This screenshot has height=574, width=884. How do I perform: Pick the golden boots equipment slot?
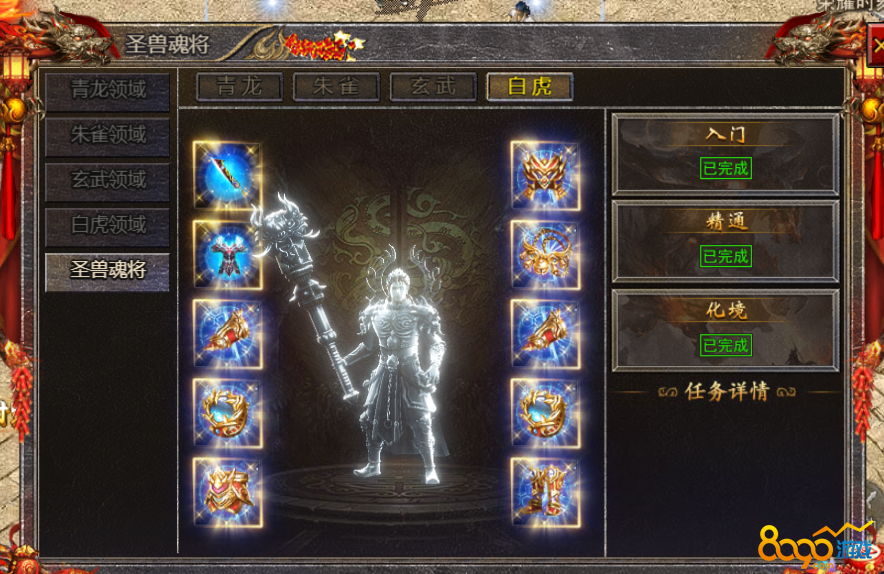click(x=545, y=492)
